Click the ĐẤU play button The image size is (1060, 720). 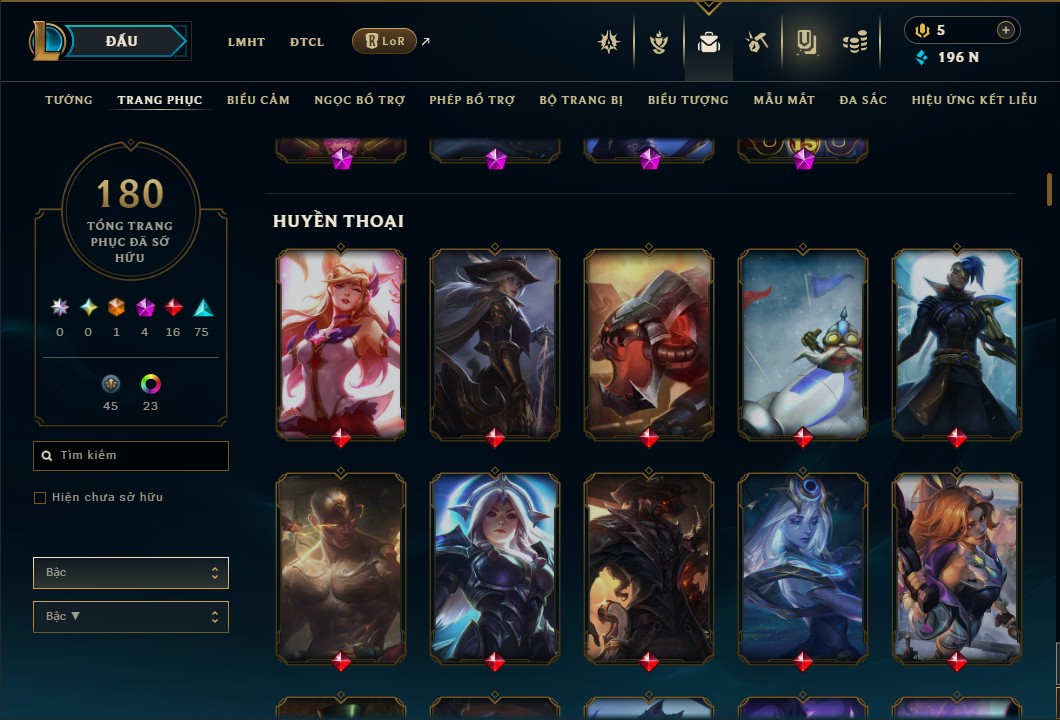[x=122, y=41]
